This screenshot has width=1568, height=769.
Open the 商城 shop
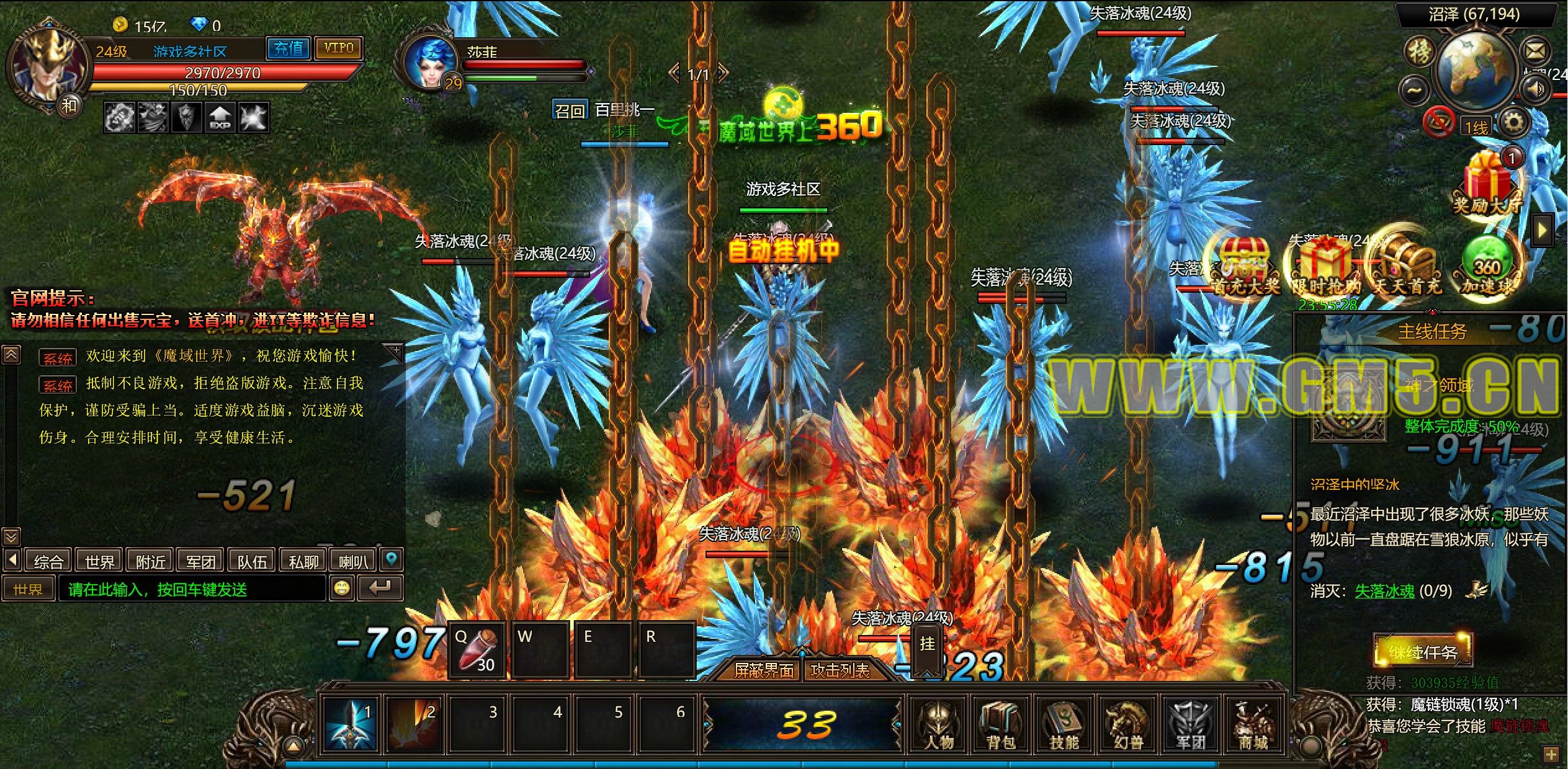[x=1253, y=724]
